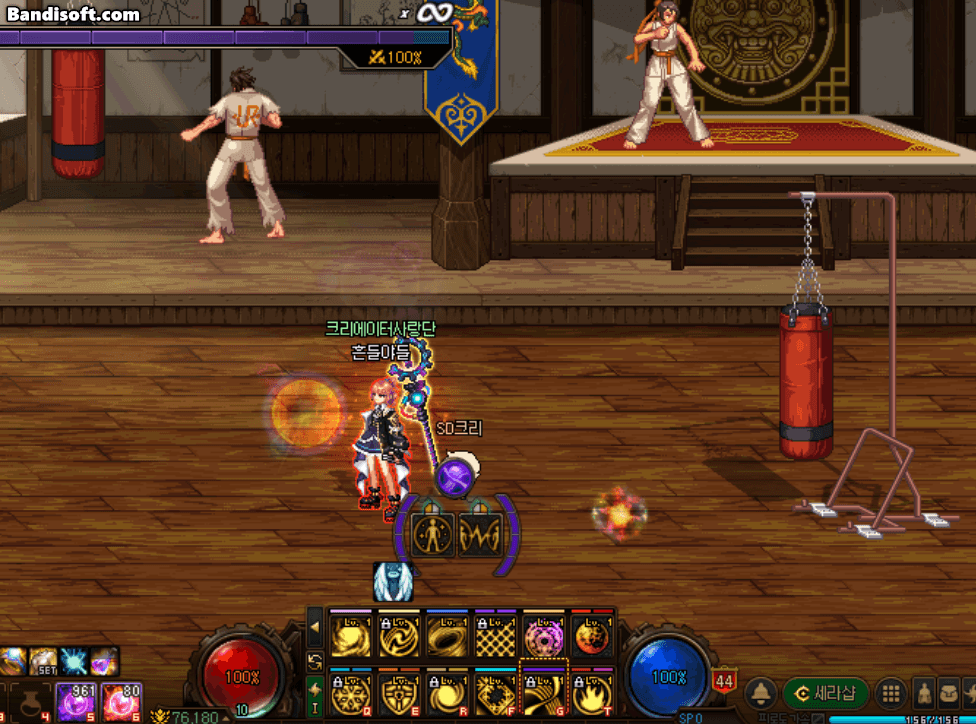The width and height of the screenshot is (976, 724).
Task: Use the spiked square skill on F
Action: coord(495,689)
